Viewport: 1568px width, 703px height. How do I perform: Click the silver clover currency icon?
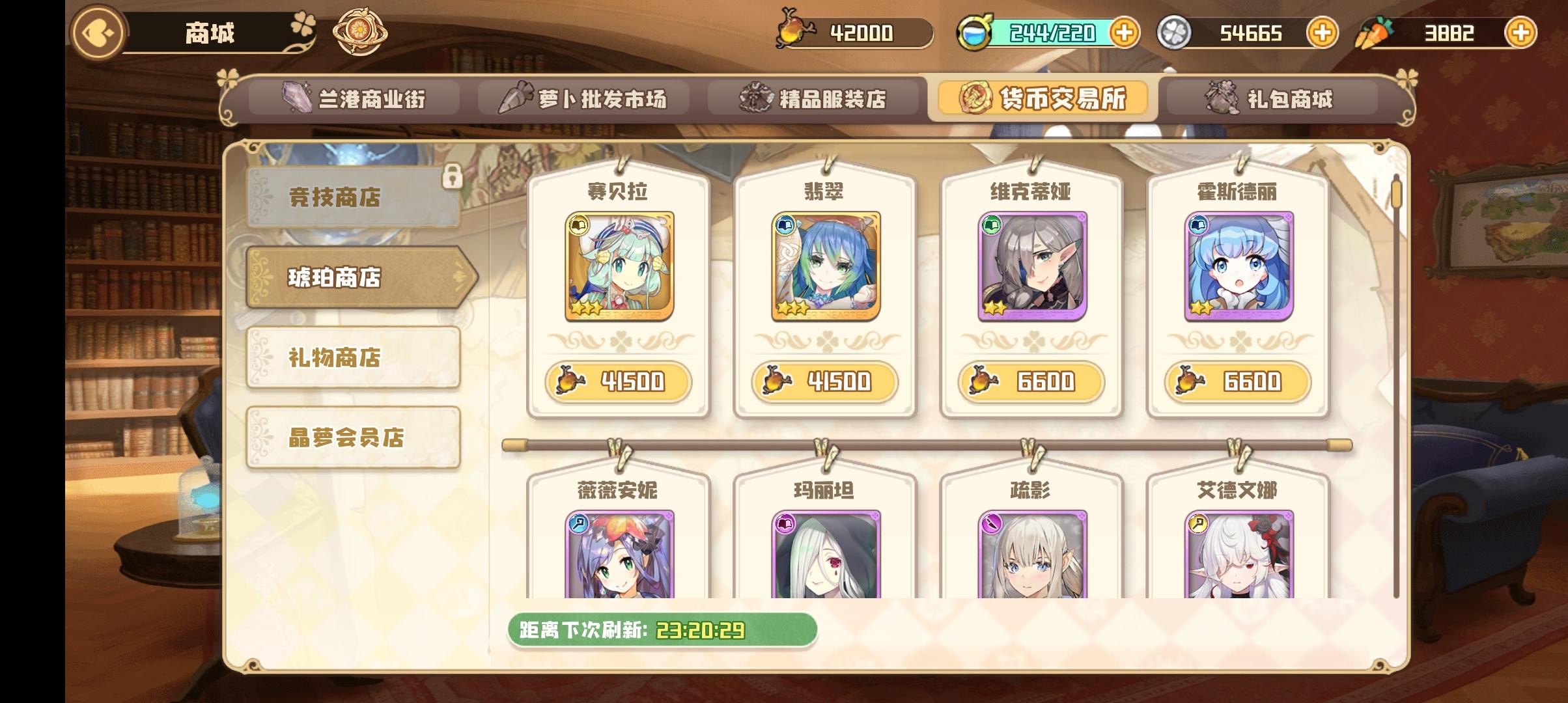coord(1175,31)
